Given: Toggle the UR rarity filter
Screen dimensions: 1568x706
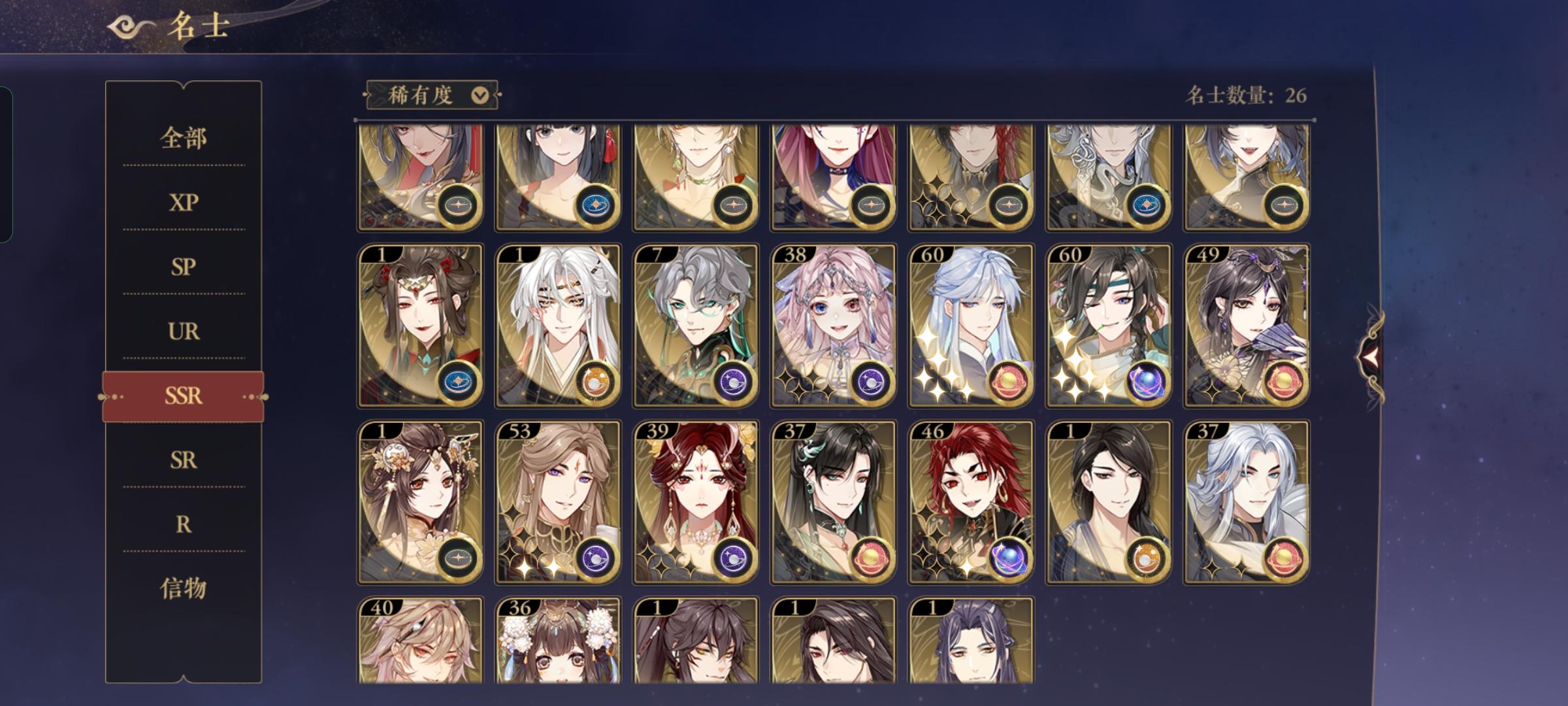Looking at the screenshot, I should [x=184, y=332].
